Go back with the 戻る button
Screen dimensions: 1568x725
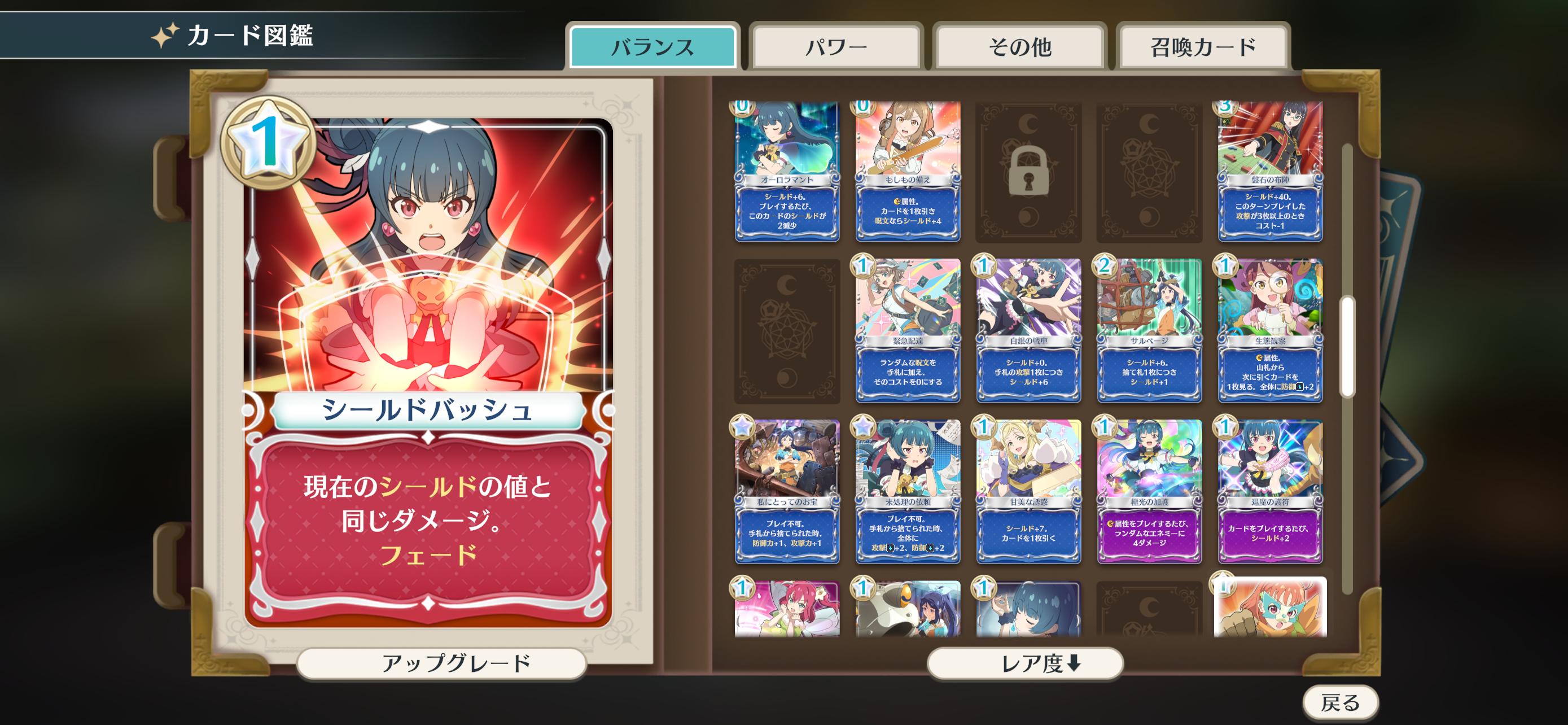[x=1340, y=702]
